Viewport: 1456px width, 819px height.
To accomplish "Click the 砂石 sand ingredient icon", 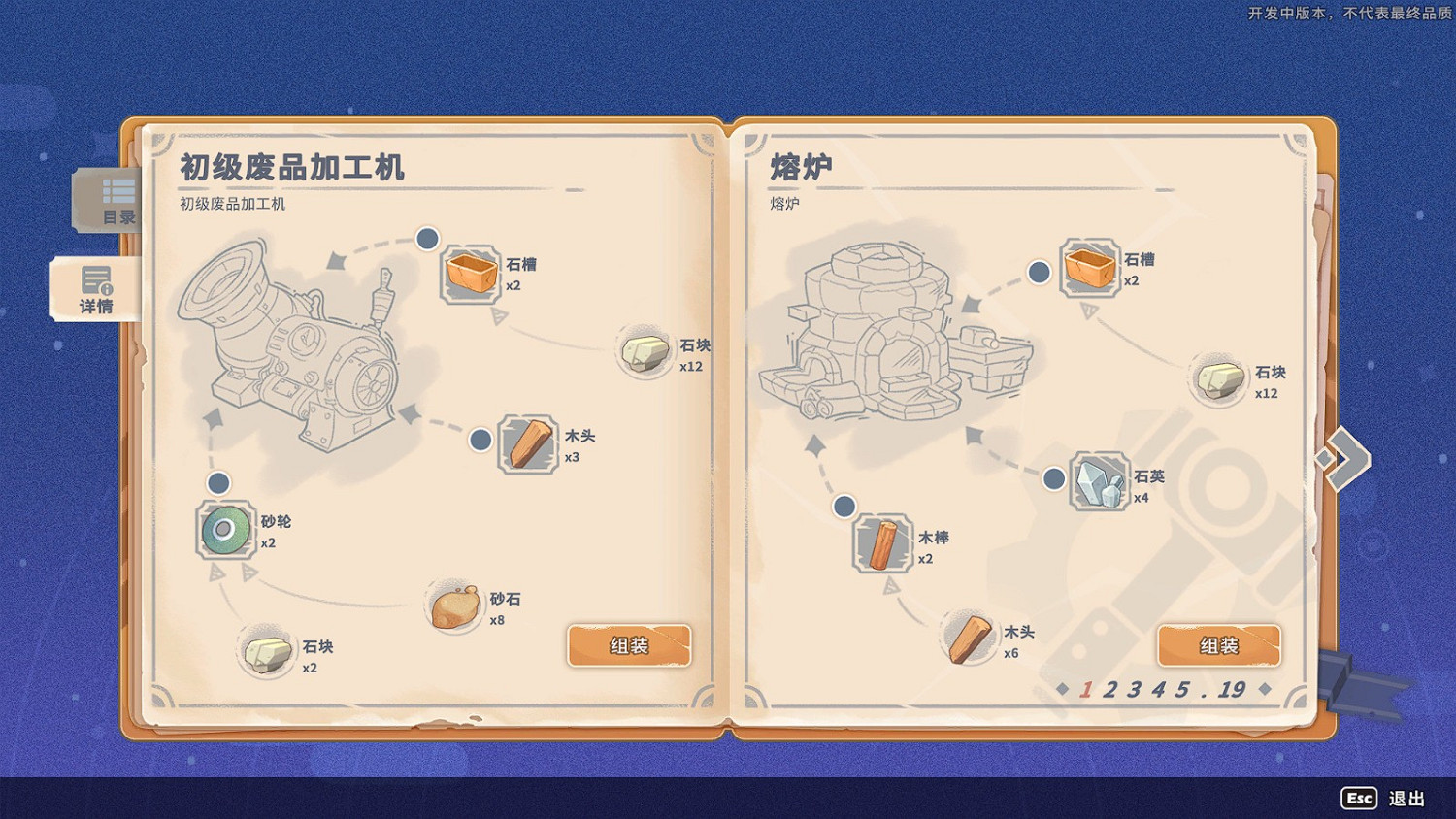I will click(x=452, y=605).
